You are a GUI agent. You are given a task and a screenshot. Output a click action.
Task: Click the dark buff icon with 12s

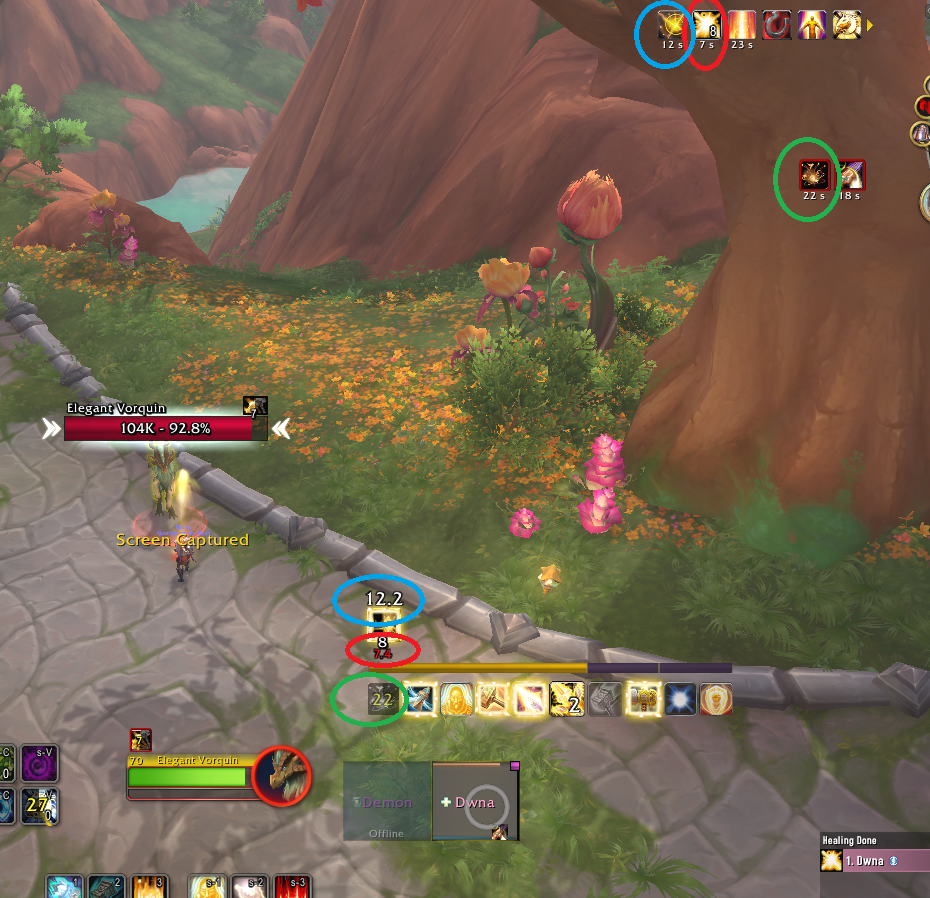(x=671, y=24)
